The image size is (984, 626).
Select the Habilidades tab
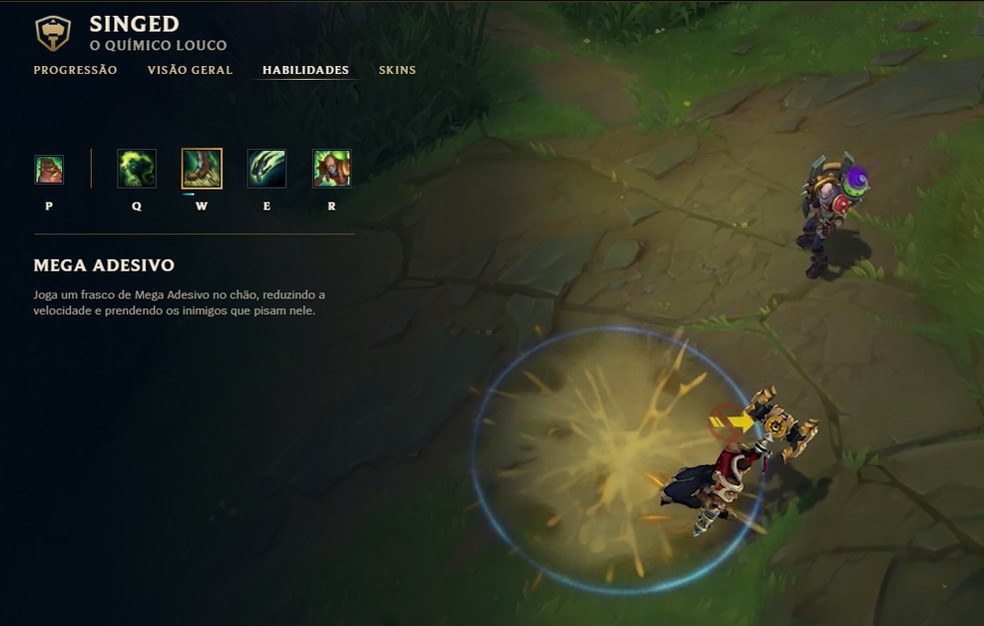click(305, 70)
